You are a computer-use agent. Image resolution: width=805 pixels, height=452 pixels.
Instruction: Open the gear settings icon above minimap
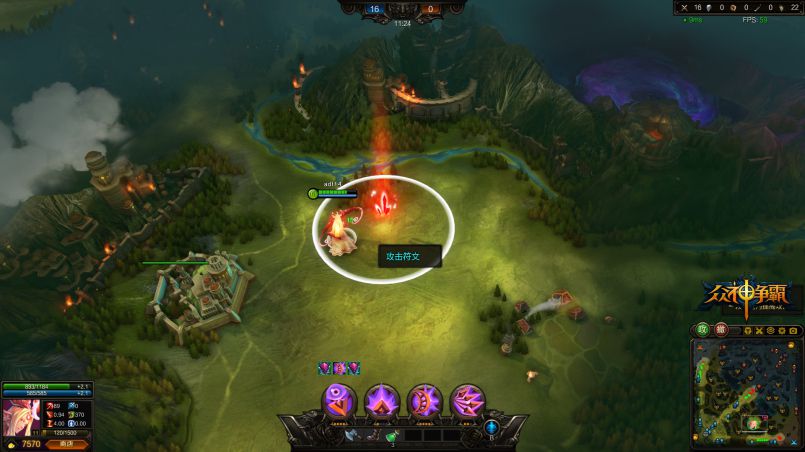click(x=779, y=329)
